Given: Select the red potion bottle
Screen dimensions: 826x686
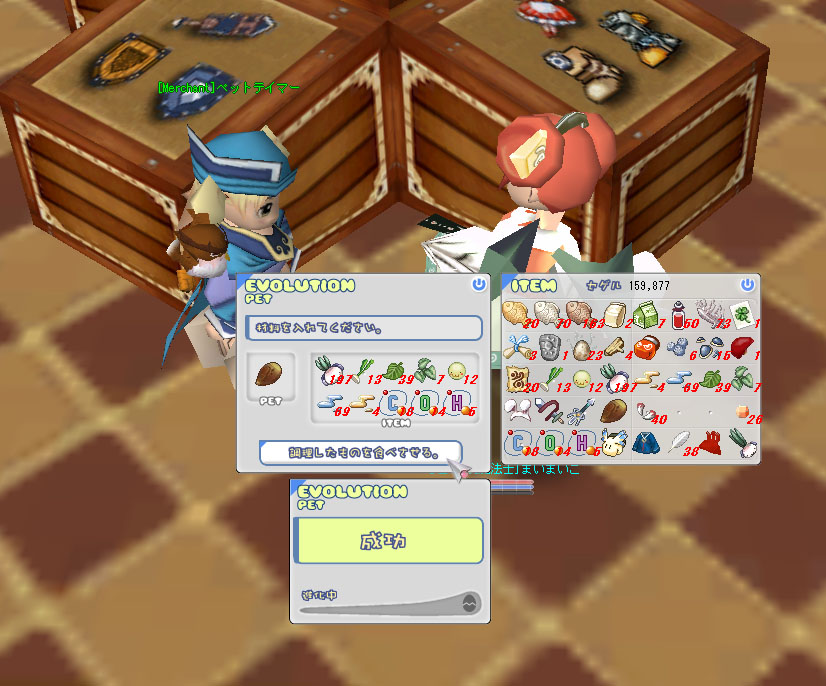Looking at the screenshot, I should pyautogui.click(x=681, y=316).
